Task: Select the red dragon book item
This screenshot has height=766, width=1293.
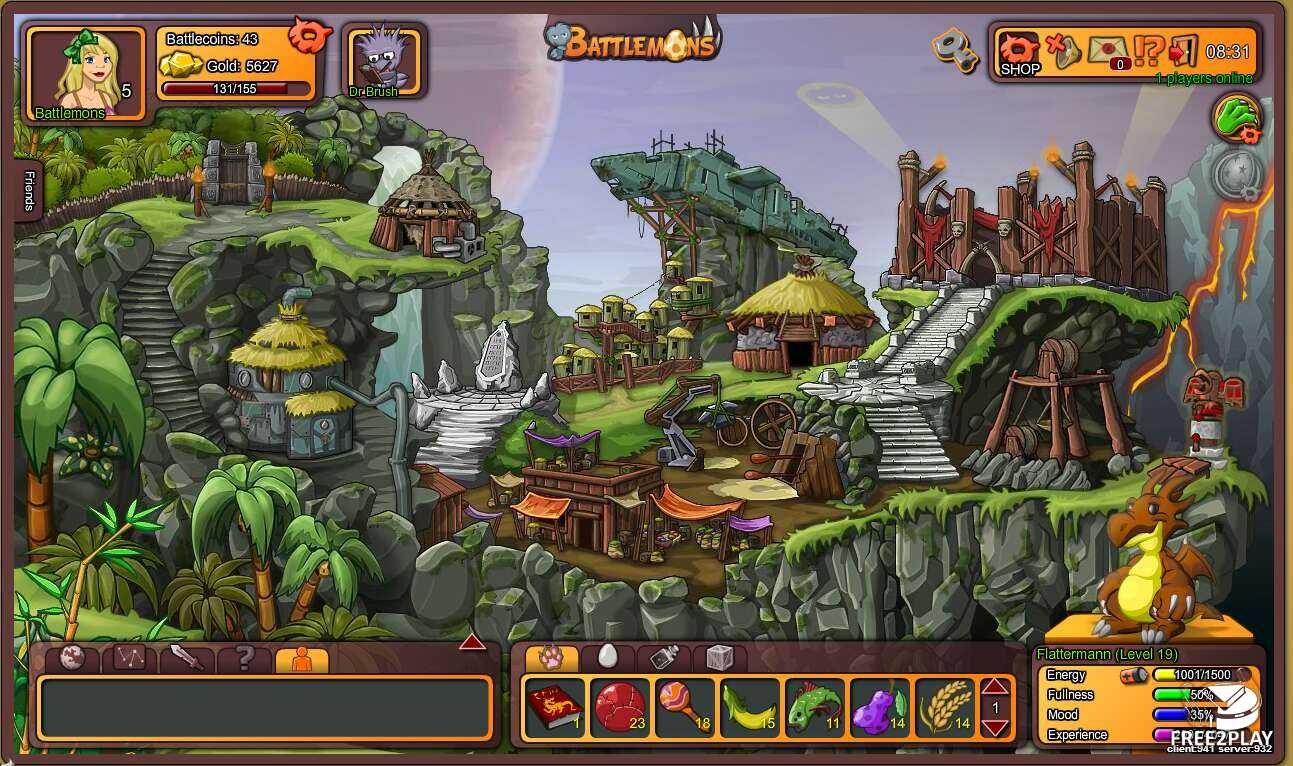Action: coord(555,708)
